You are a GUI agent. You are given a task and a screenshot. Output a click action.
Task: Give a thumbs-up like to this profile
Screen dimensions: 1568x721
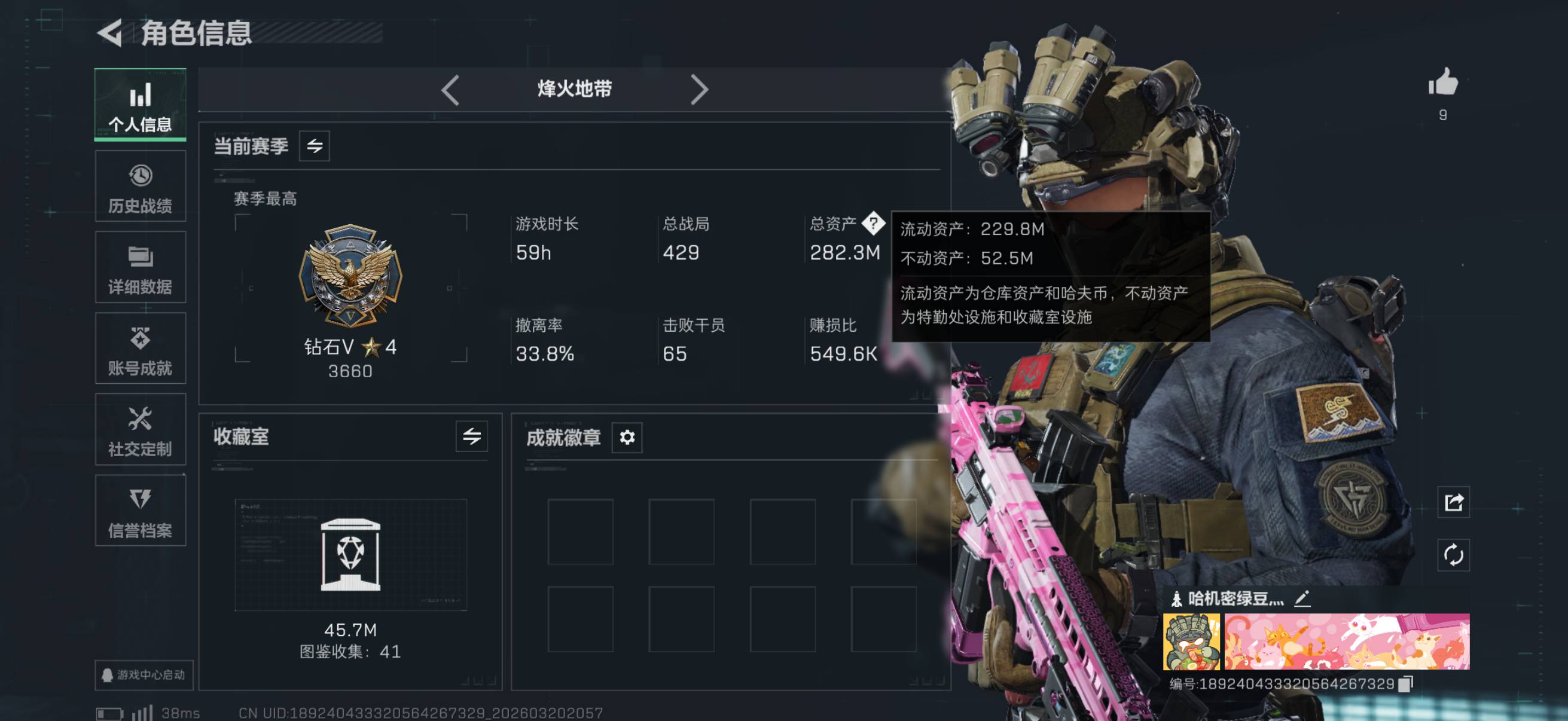tap(1443, 83)
